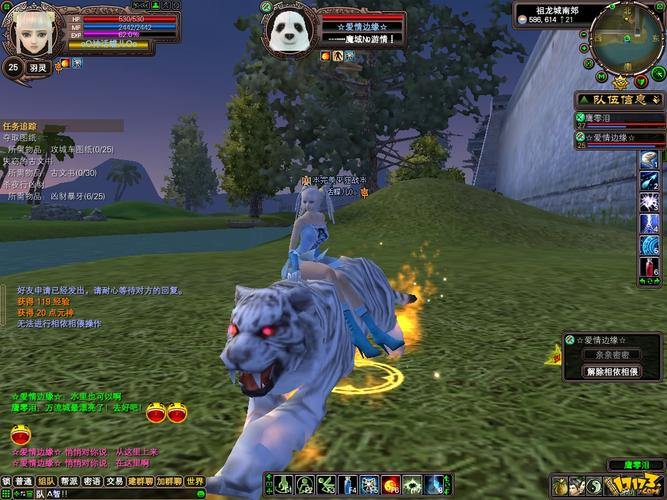667x500 pixels.
Task: Switch to the 帮派 chat channel tab
Action: pos(69,481)
